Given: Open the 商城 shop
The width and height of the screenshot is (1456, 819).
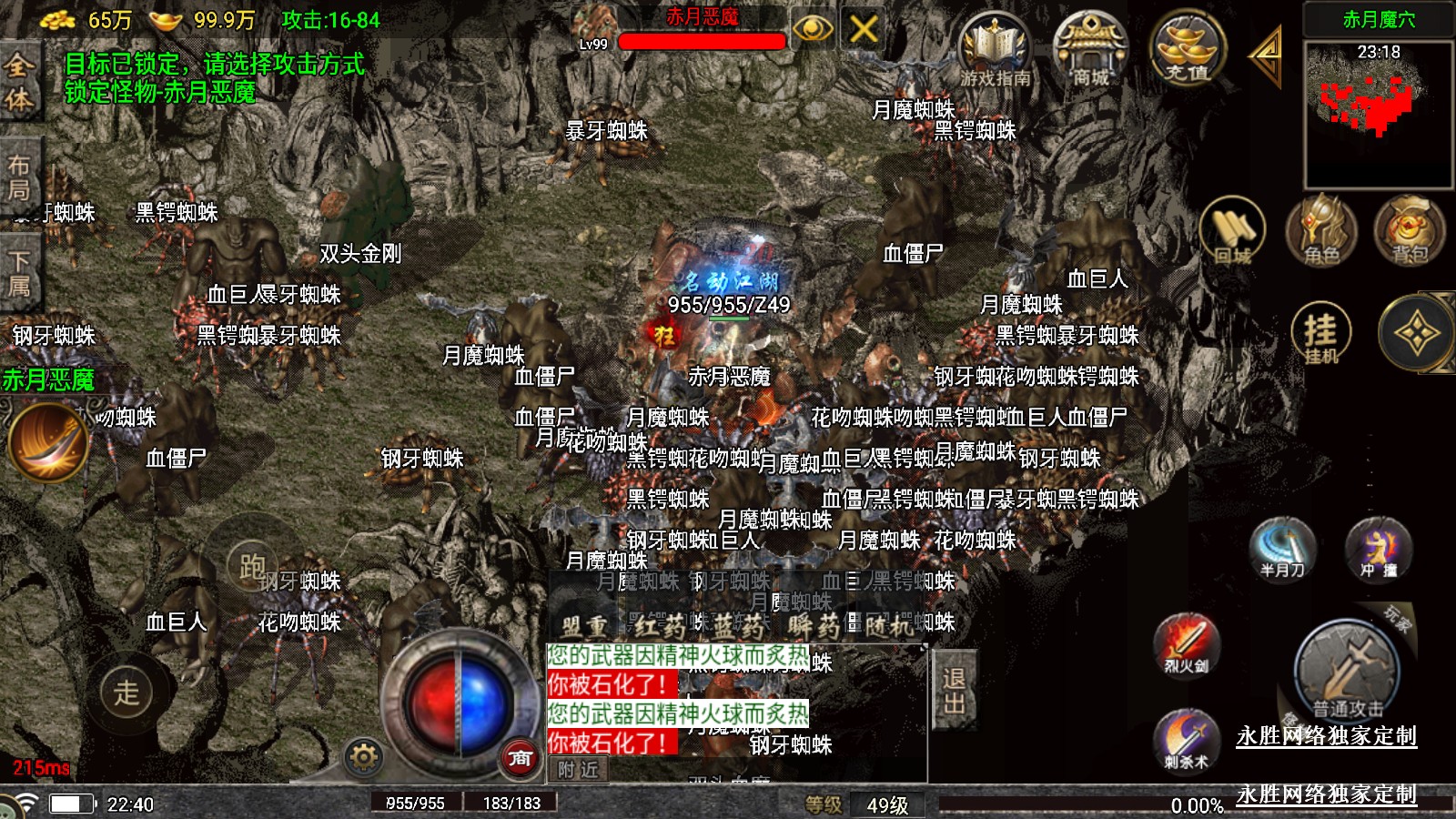Looking at the screenshot, I should 1090,50.
